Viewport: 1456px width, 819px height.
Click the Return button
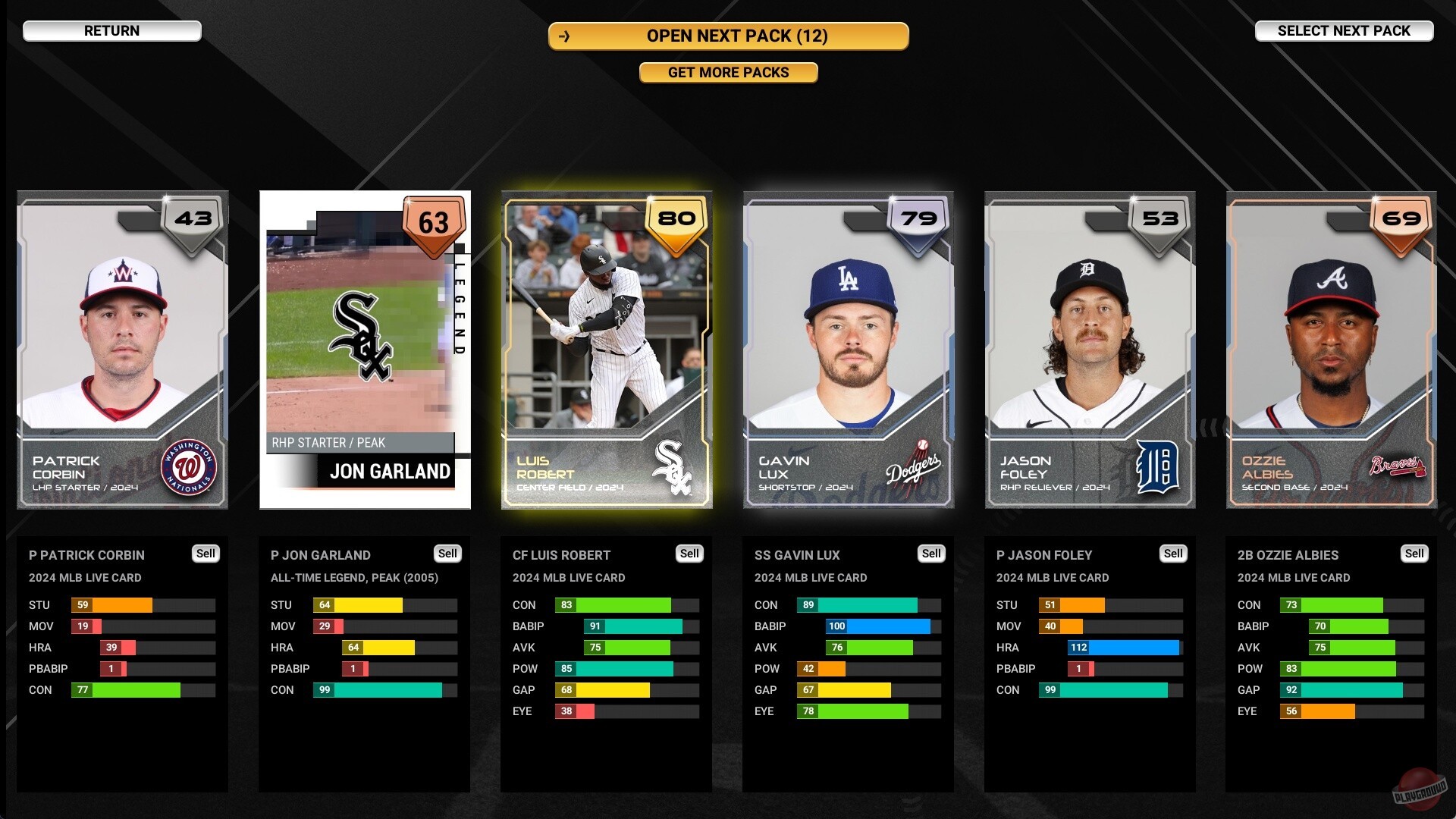(x=112, y=30)
